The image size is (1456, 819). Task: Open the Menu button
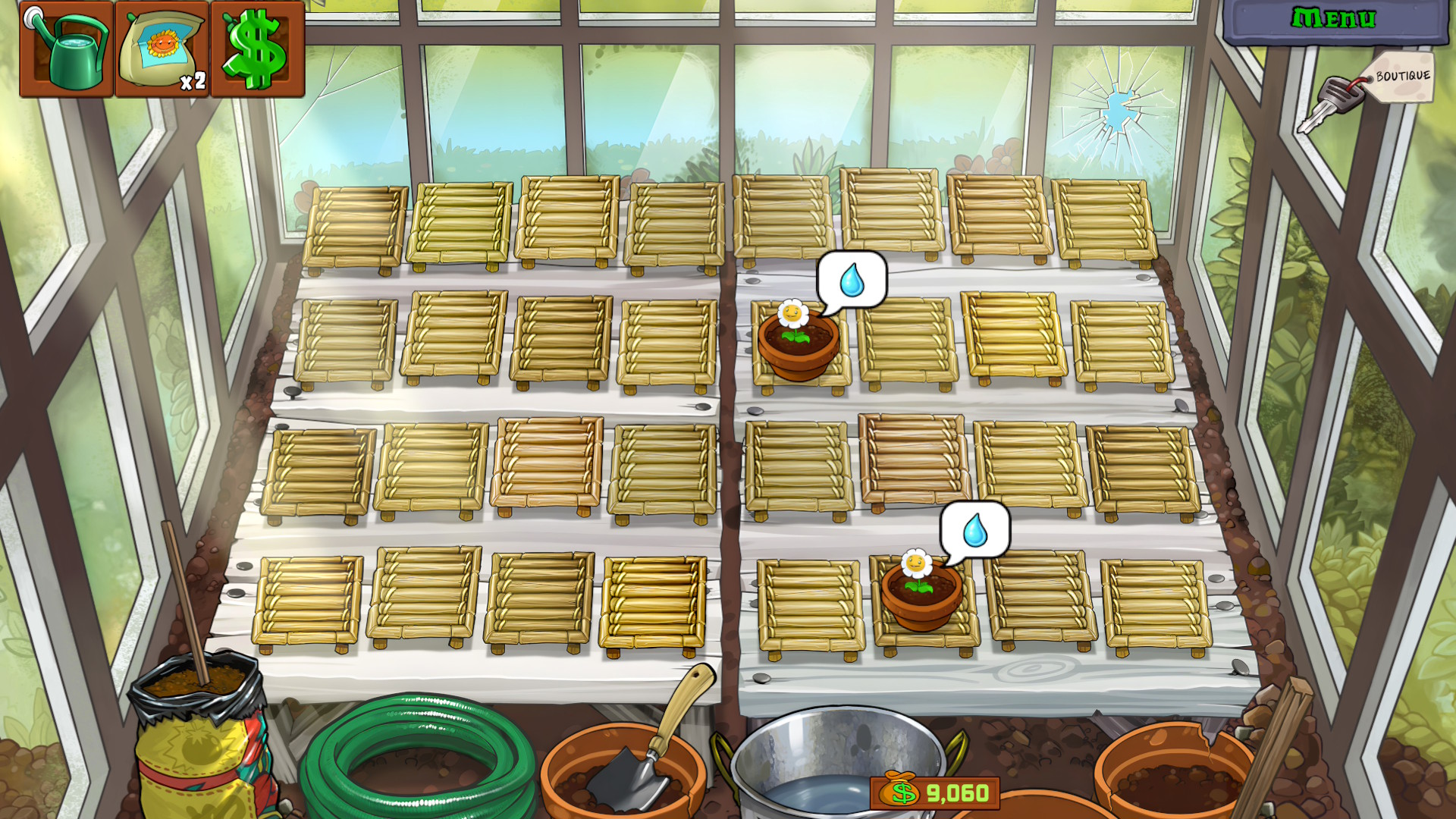[x=1334, y=18]
